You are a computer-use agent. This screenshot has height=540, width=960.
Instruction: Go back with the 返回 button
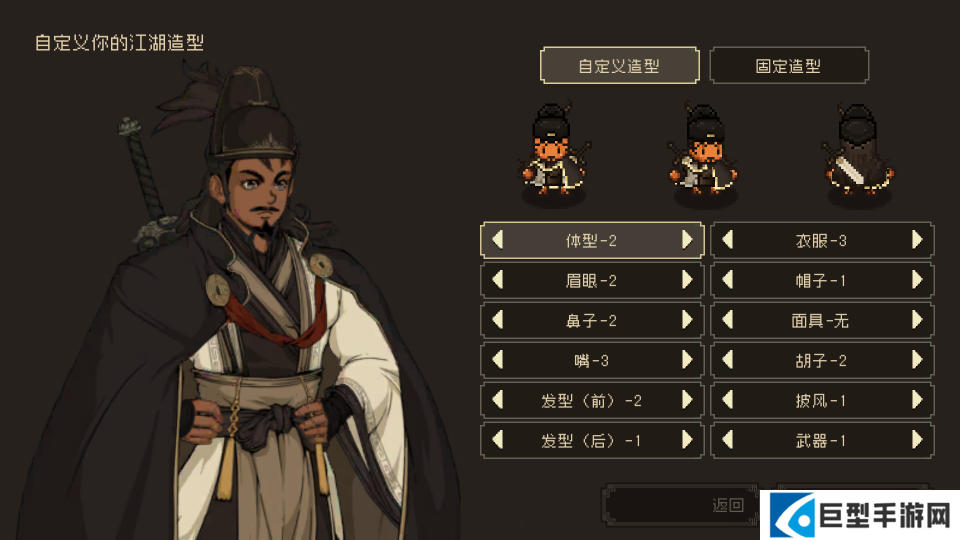(680, 505)
